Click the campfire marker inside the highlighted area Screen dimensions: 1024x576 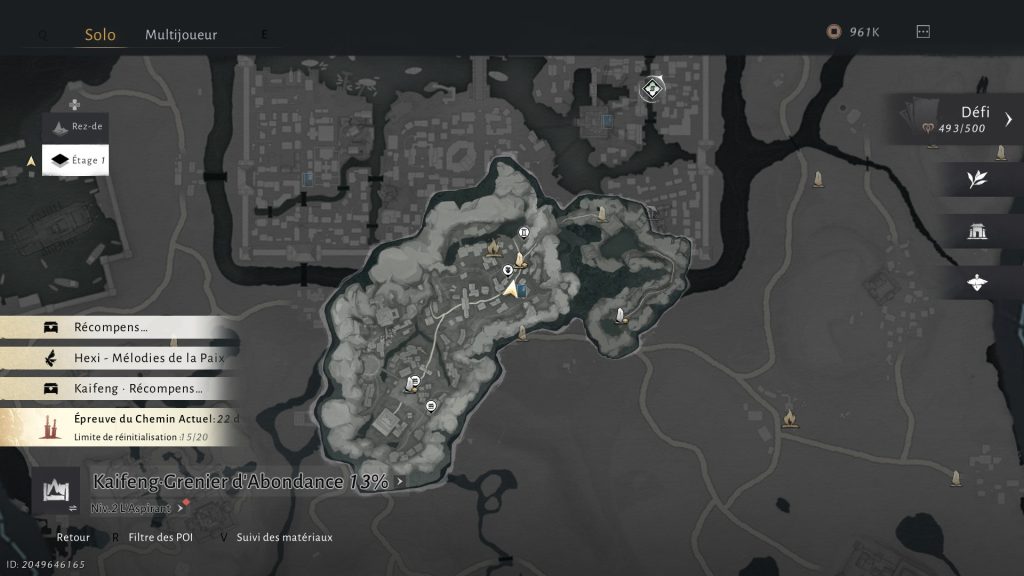click(493, 246)
